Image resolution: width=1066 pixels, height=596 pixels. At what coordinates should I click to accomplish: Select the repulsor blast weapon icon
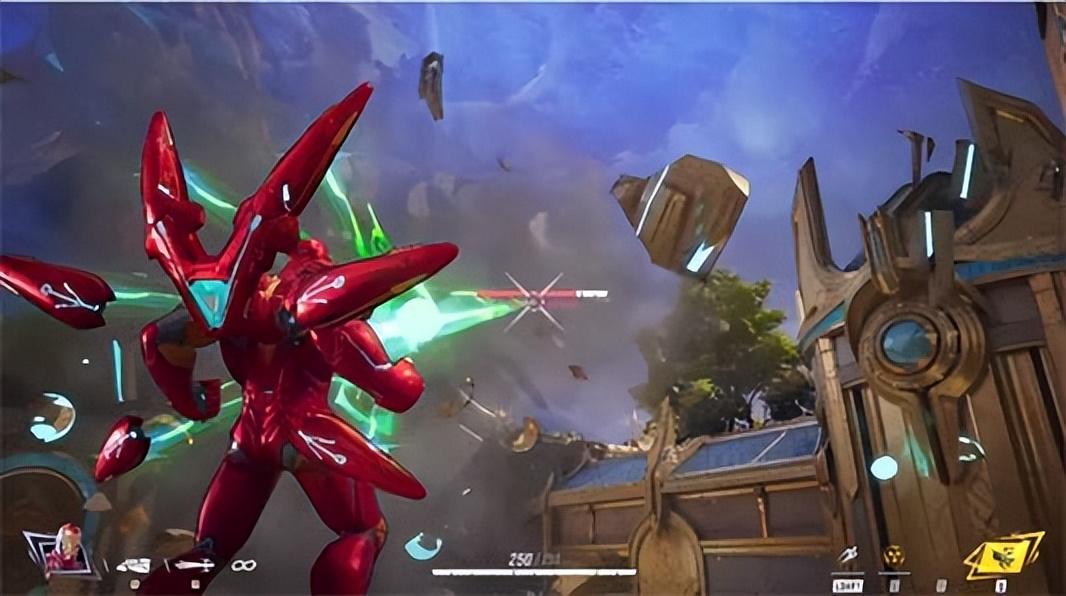[133, 565]
